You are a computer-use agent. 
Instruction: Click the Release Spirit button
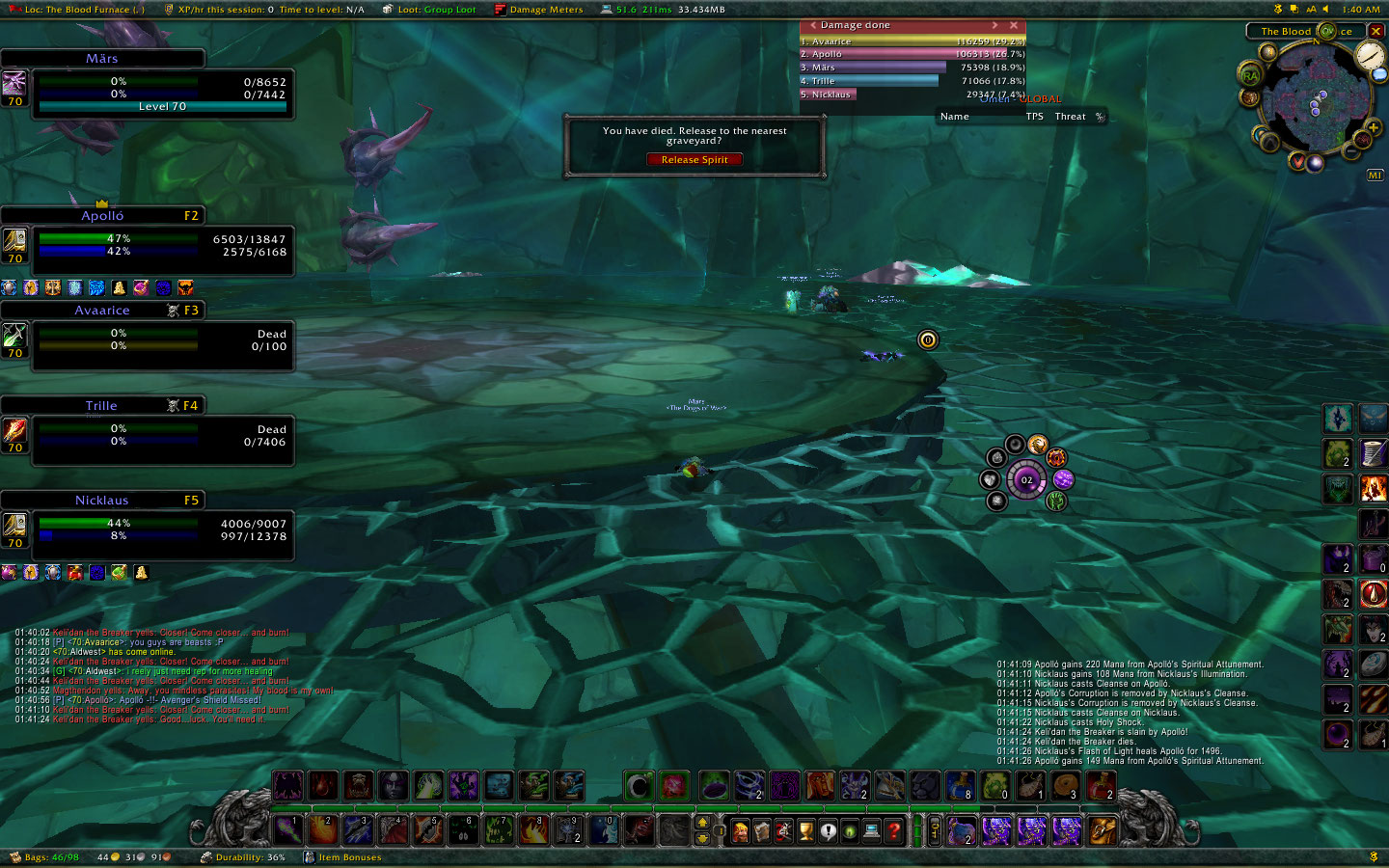click(694, 160)
